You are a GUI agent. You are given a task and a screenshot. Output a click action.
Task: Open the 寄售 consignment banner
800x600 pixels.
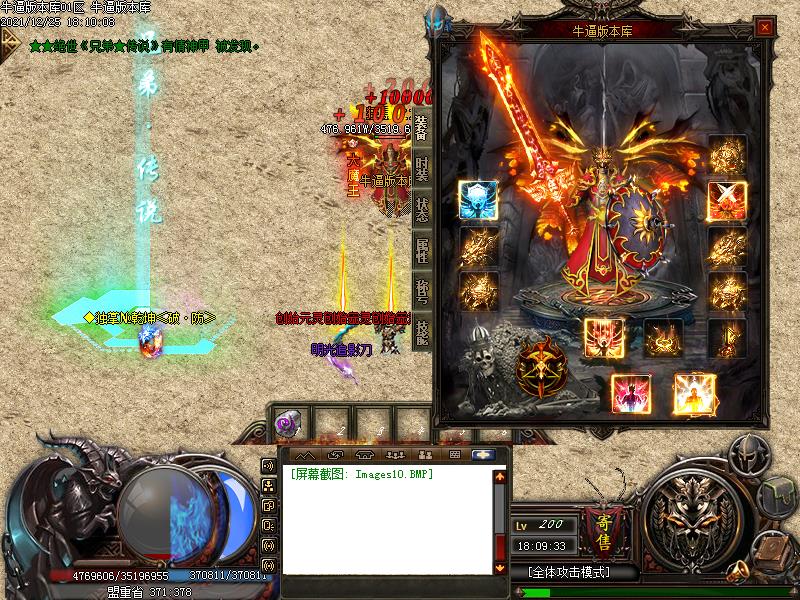pyautogui.click(x=603, y=532)
